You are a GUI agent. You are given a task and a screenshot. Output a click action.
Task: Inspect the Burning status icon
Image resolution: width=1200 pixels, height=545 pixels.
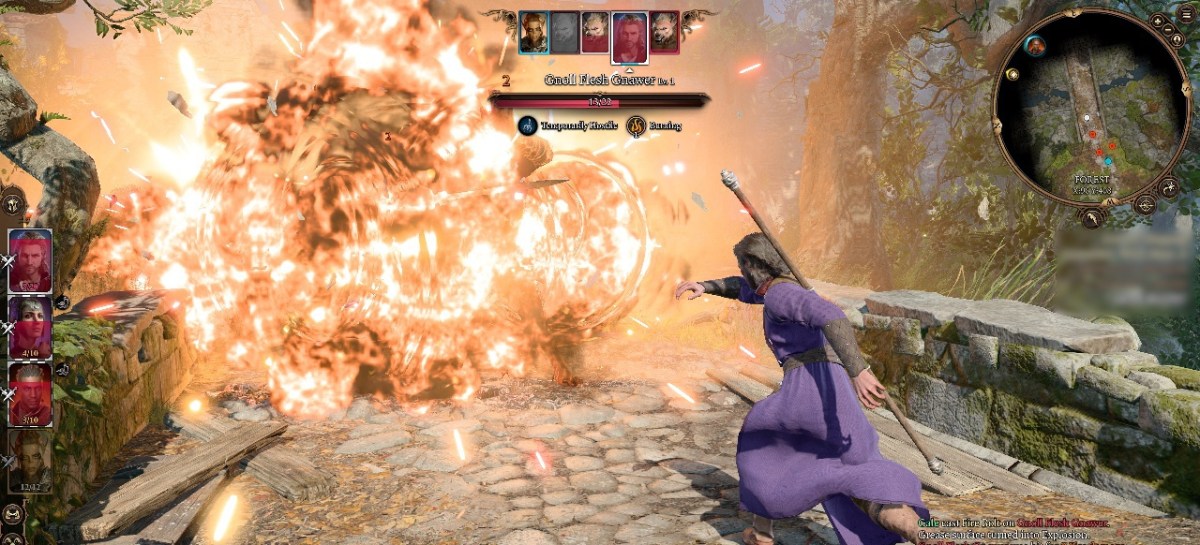(636, 126)
